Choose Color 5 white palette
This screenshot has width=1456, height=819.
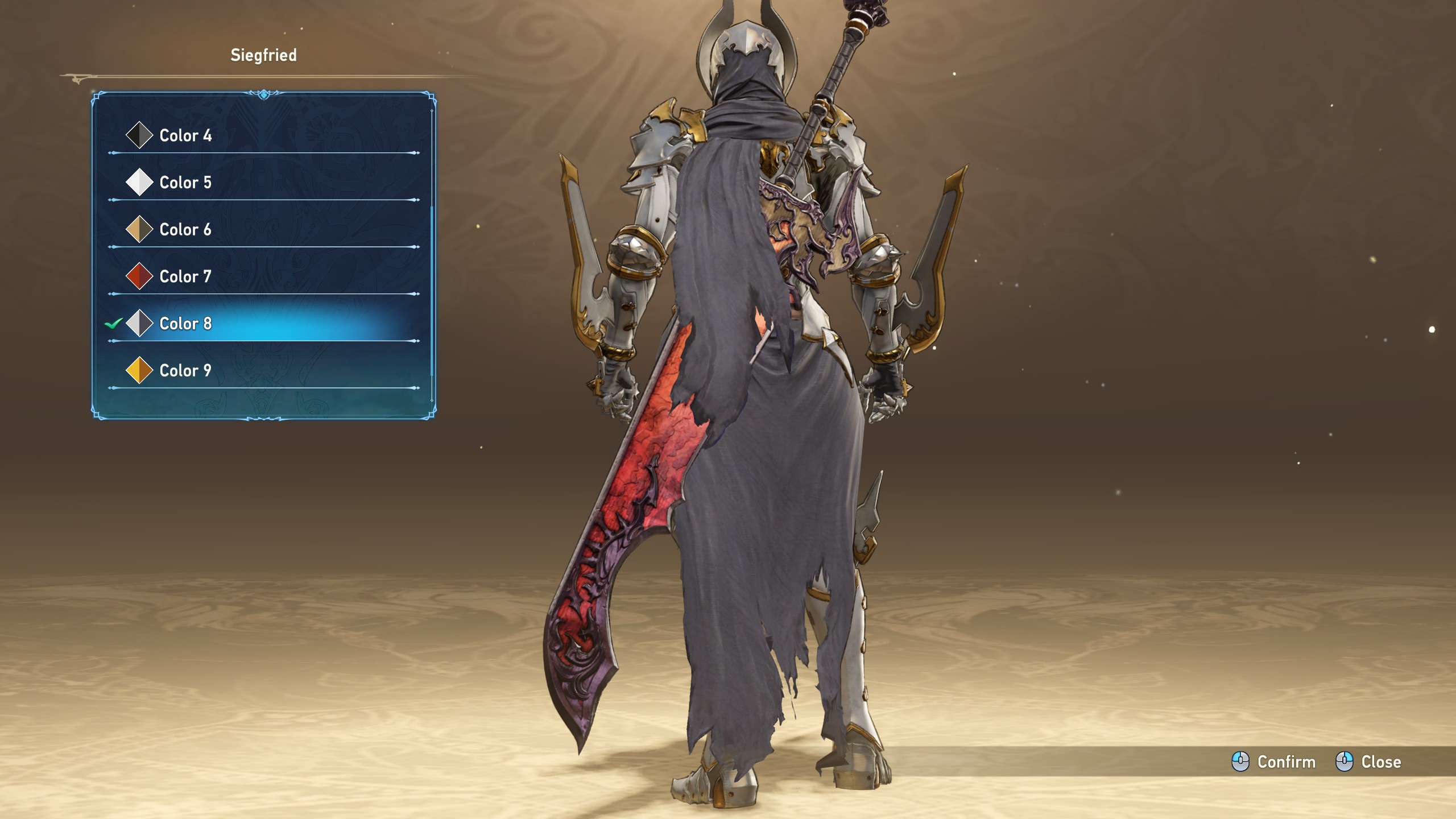click(185, 183)
